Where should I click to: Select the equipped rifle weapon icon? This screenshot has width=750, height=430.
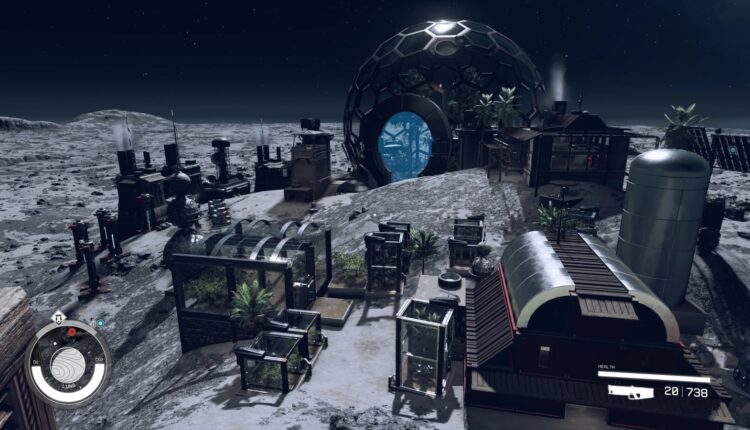[x=631, y=392]
